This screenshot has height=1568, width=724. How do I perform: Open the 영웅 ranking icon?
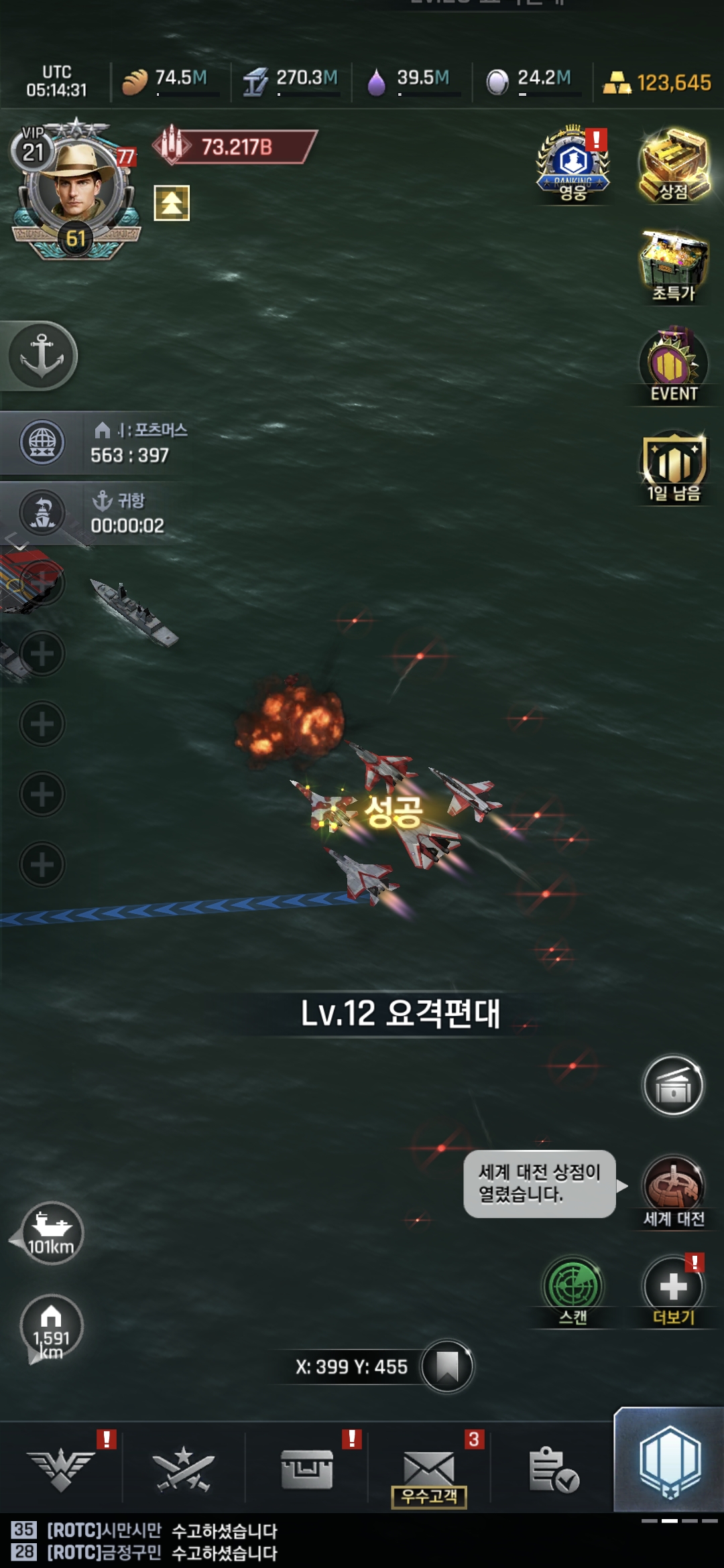572,165
